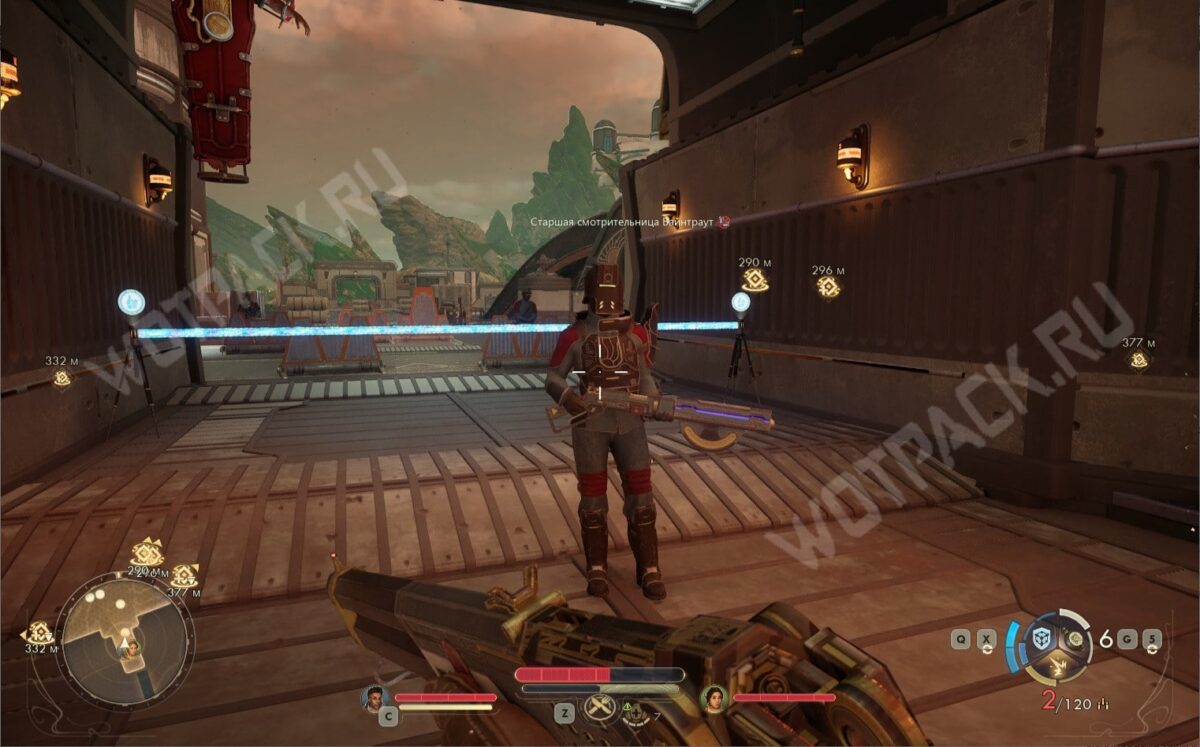Click the 332 m marker on the left wall
The image size is (1200, 747).
pos(62,377)
